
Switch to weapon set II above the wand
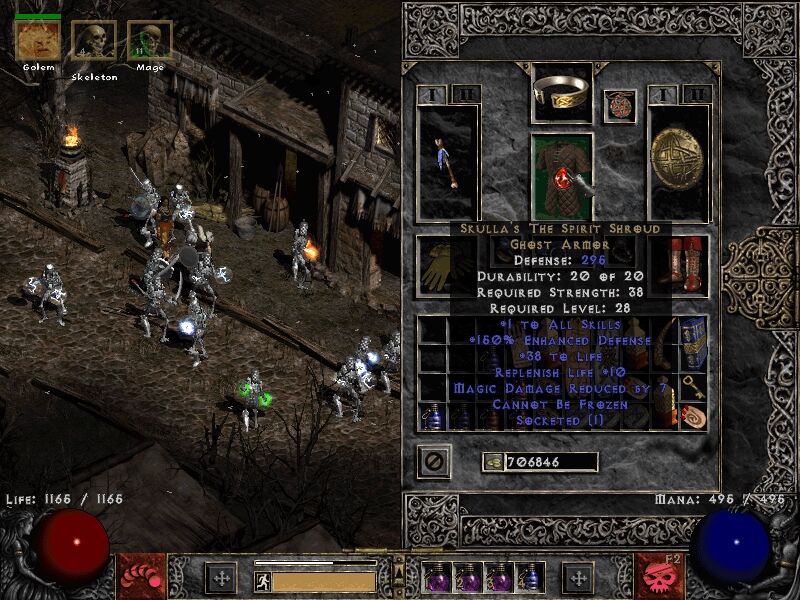click(x=465, y=95)
